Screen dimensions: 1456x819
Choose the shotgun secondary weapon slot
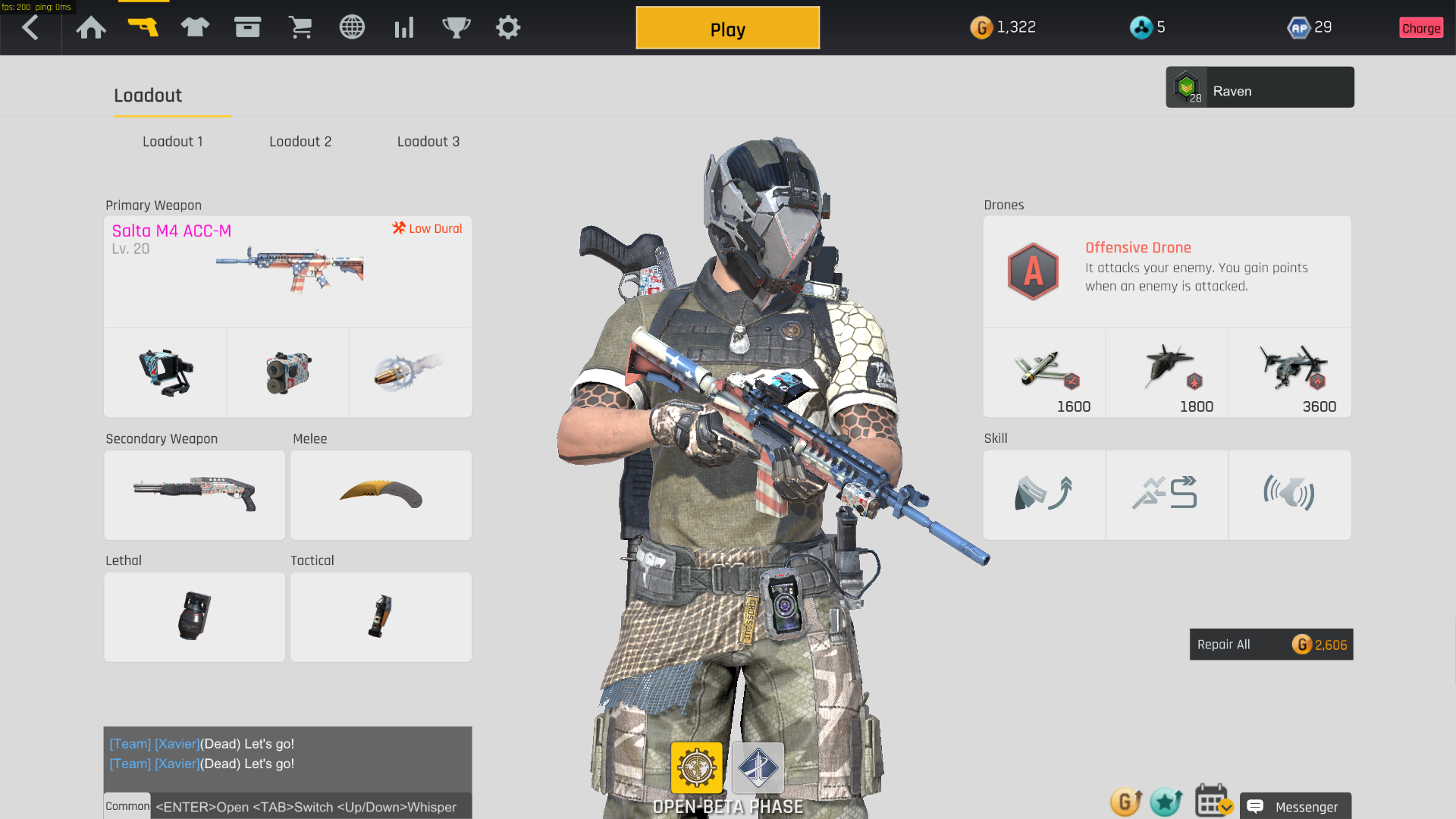pyautogui.click(x=195, y=495)
